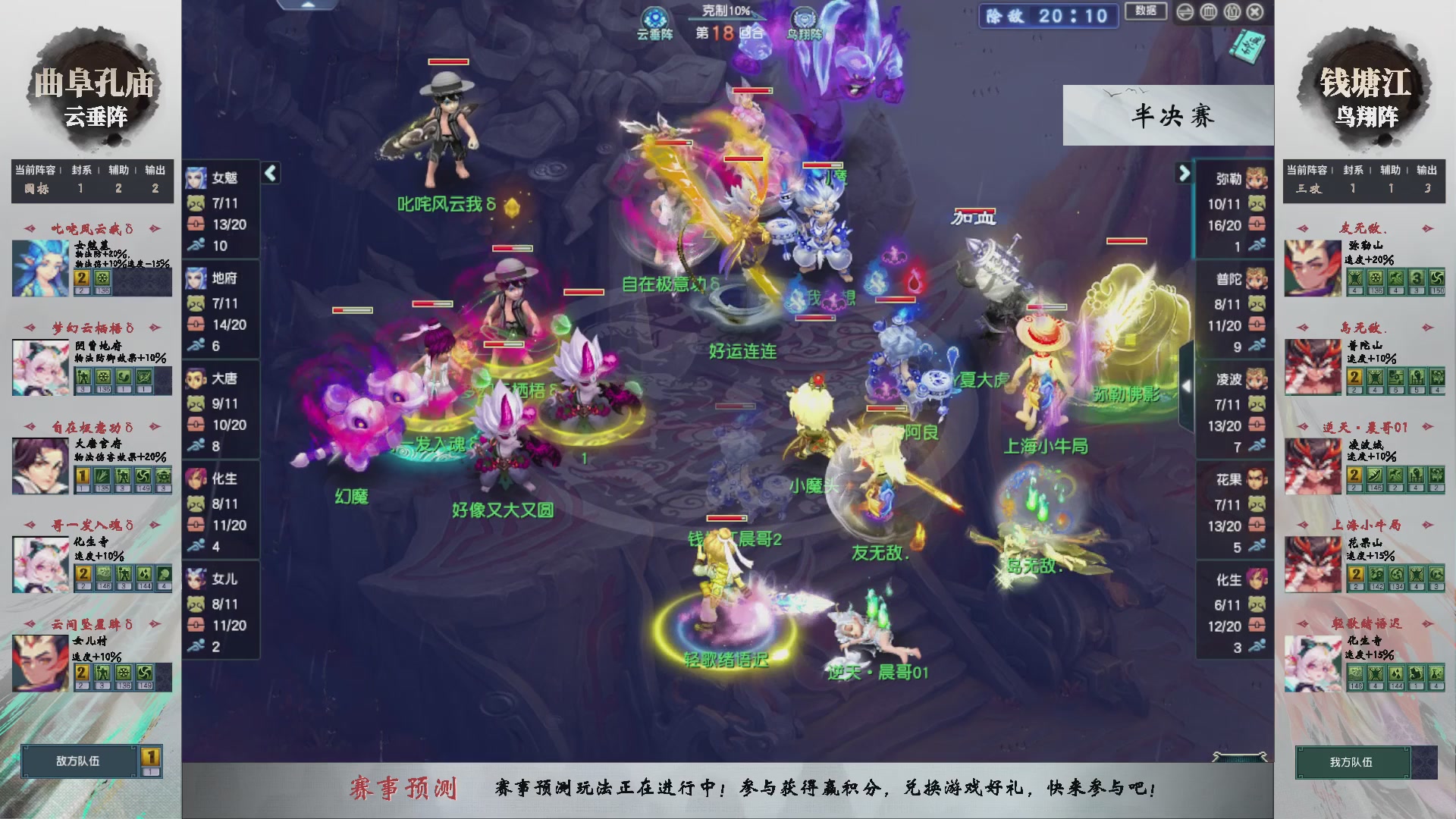Click the treasure chest icon beside 13/20
Image resolution: width=1456 pixels, height=819 pixels.
(196, 224)
